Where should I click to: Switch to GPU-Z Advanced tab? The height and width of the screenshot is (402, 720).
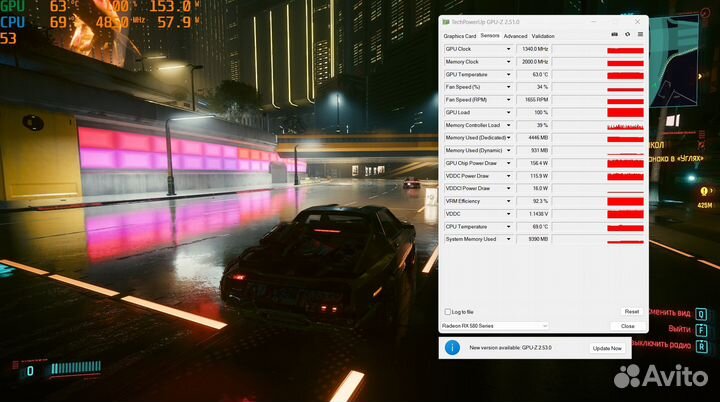click(515, 36)
